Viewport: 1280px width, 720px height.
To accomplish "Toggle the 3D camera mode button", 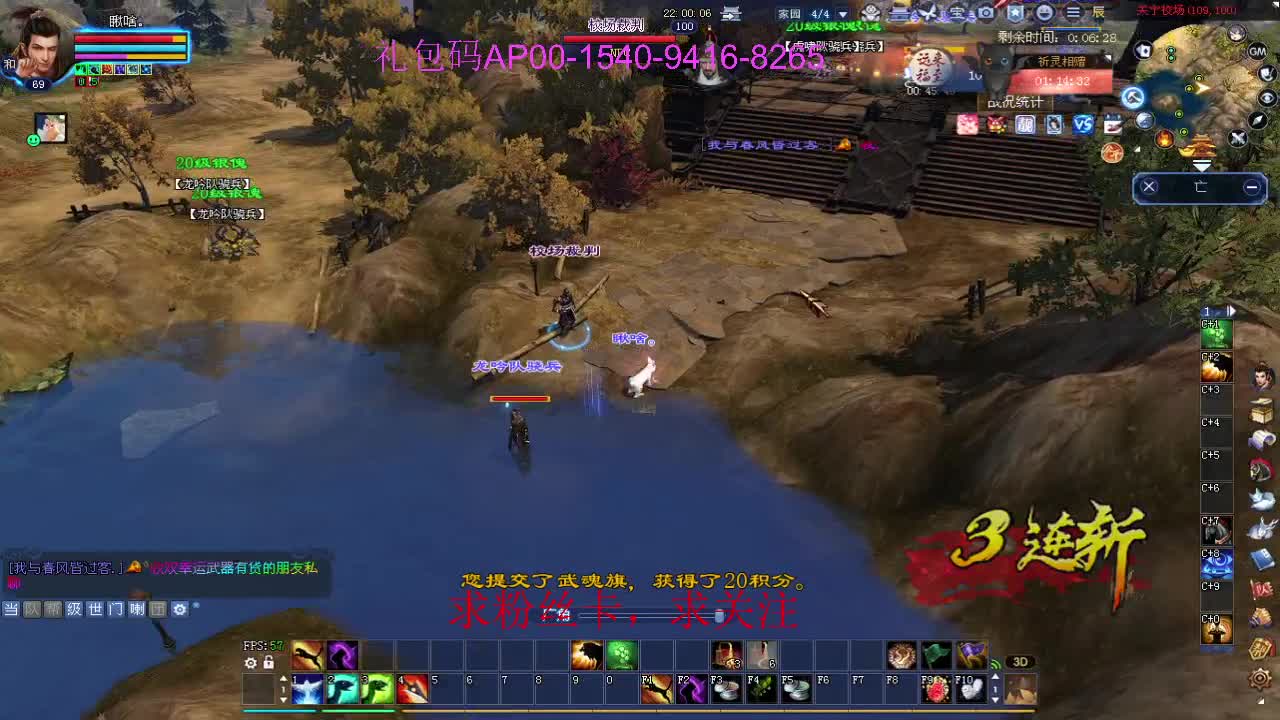I will 1020,661.
